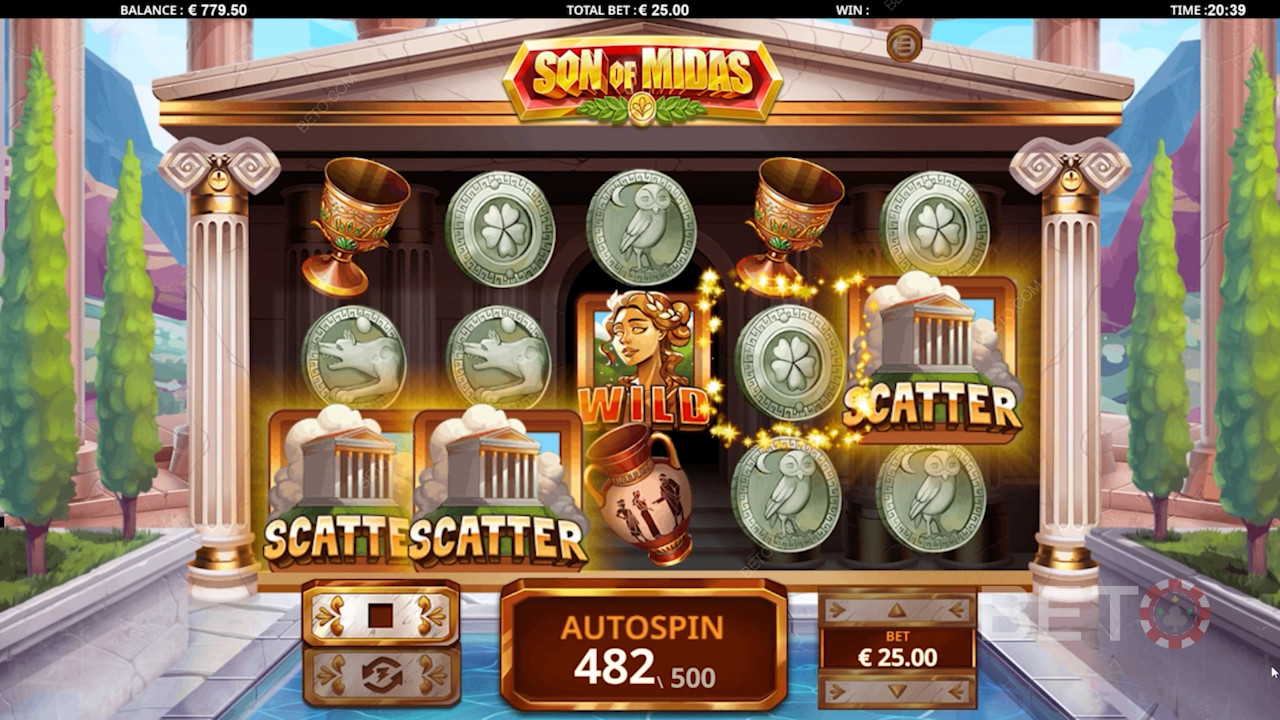1280x720 pixels.
Task: Decrease the bet with the down arrow
Action: pyautogui.click(x=897, y=690)
